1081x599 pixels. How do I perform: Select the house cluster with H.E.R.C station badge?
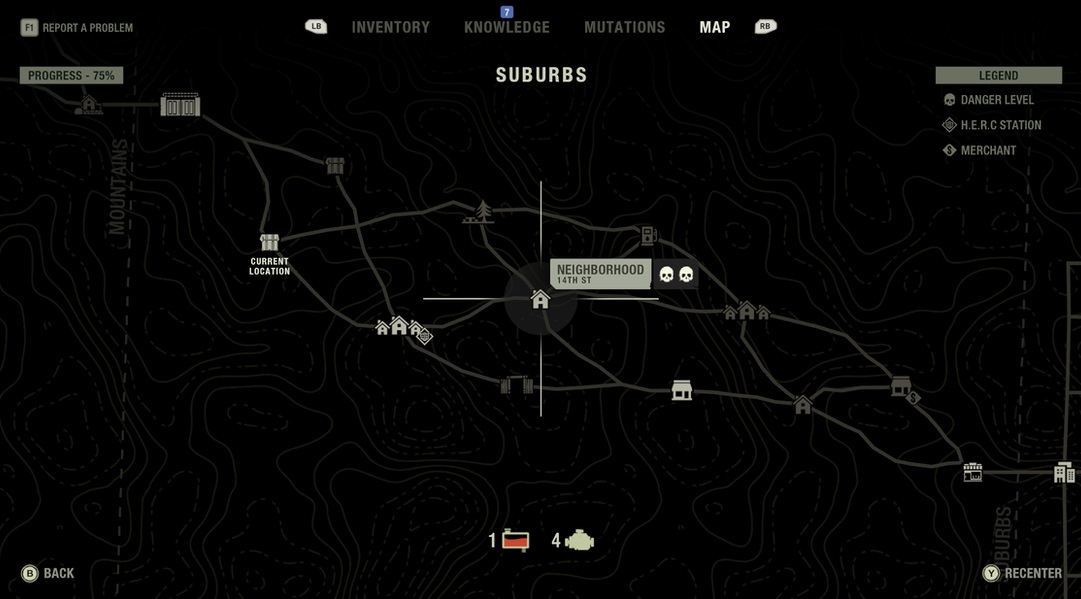click(402, 328)
